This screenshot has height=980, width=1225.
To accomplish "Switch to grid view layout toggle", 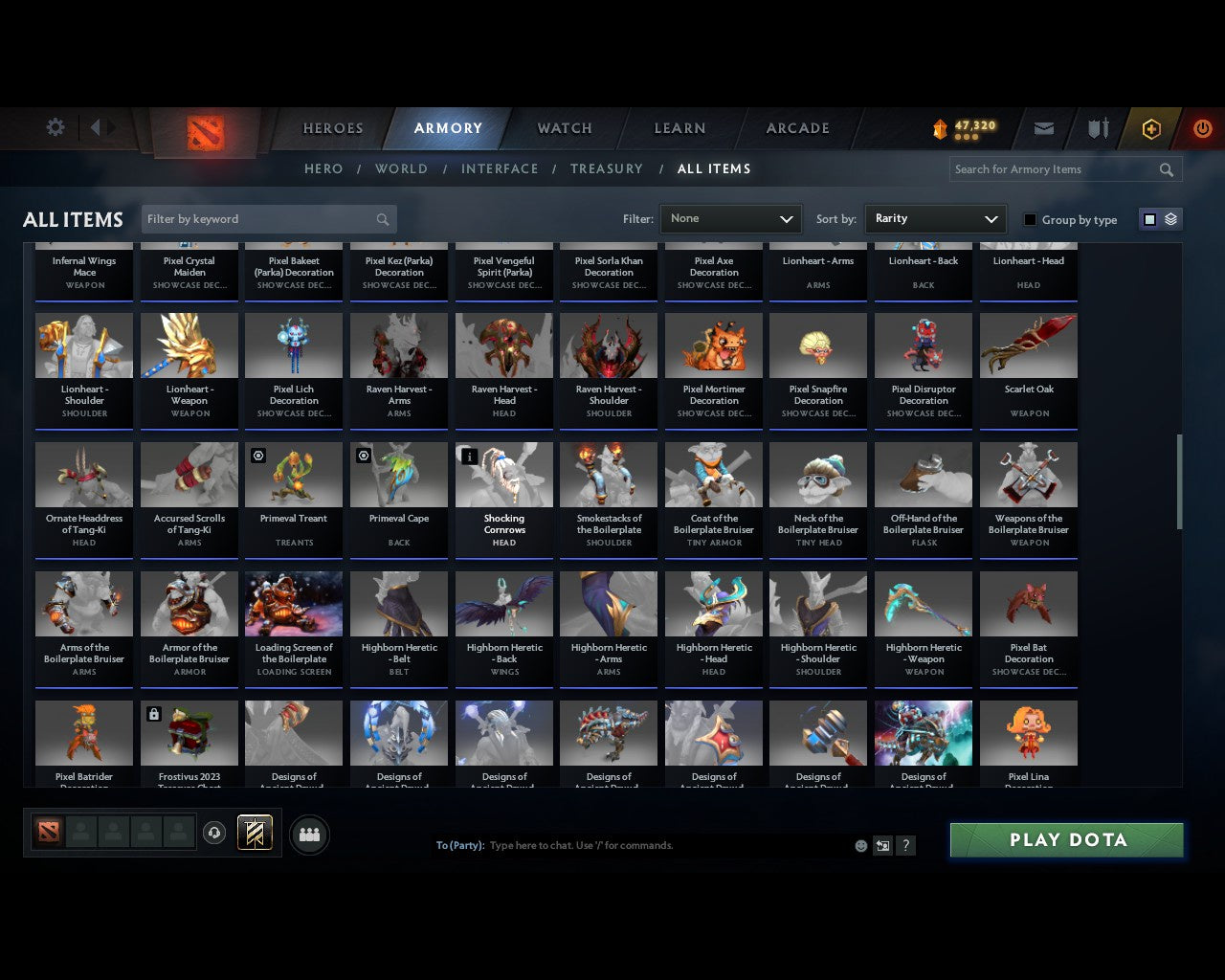I will [x=1148, y=219].
